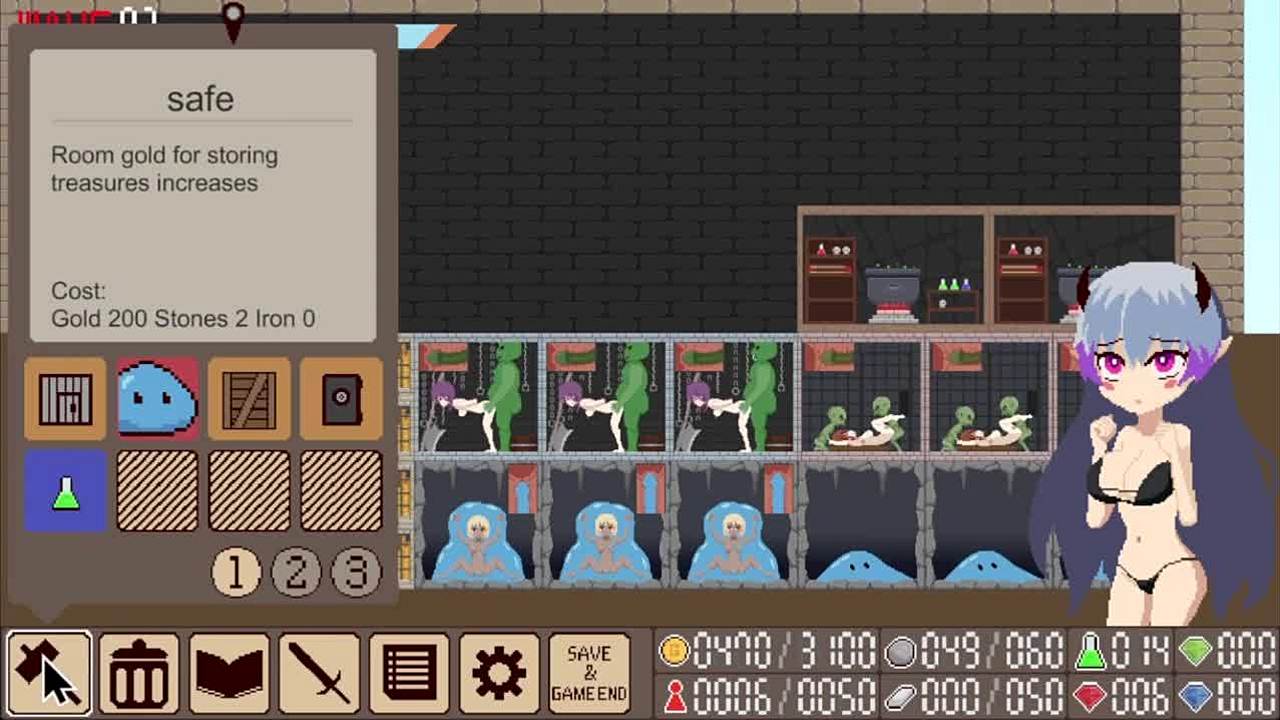
Task: Click the Save & Game End button
Action: click(589, 673)
